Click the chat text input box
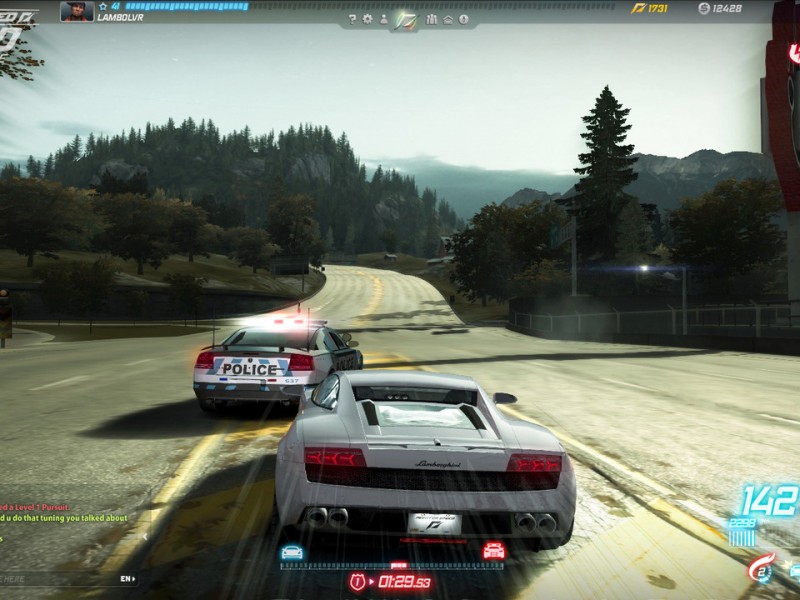The image size is (800, 600). [57, 579]
